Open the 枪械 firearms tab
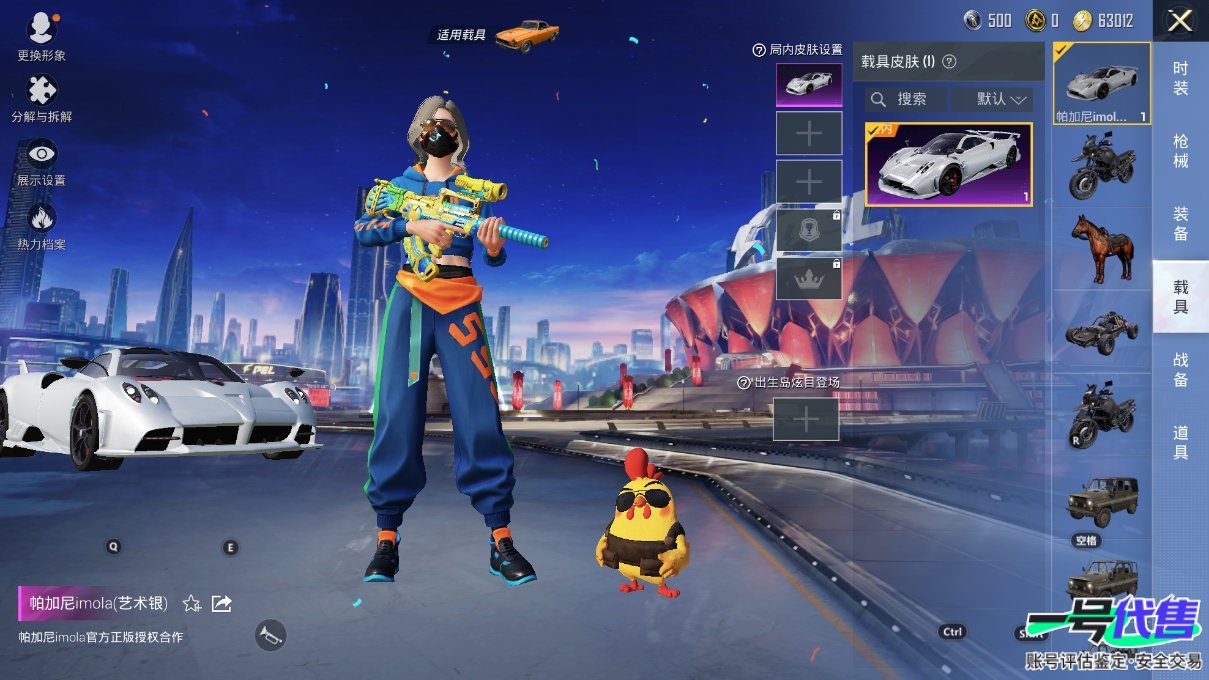The width and height of the screenshot is (1209, 680). [x=1180, y=150]
